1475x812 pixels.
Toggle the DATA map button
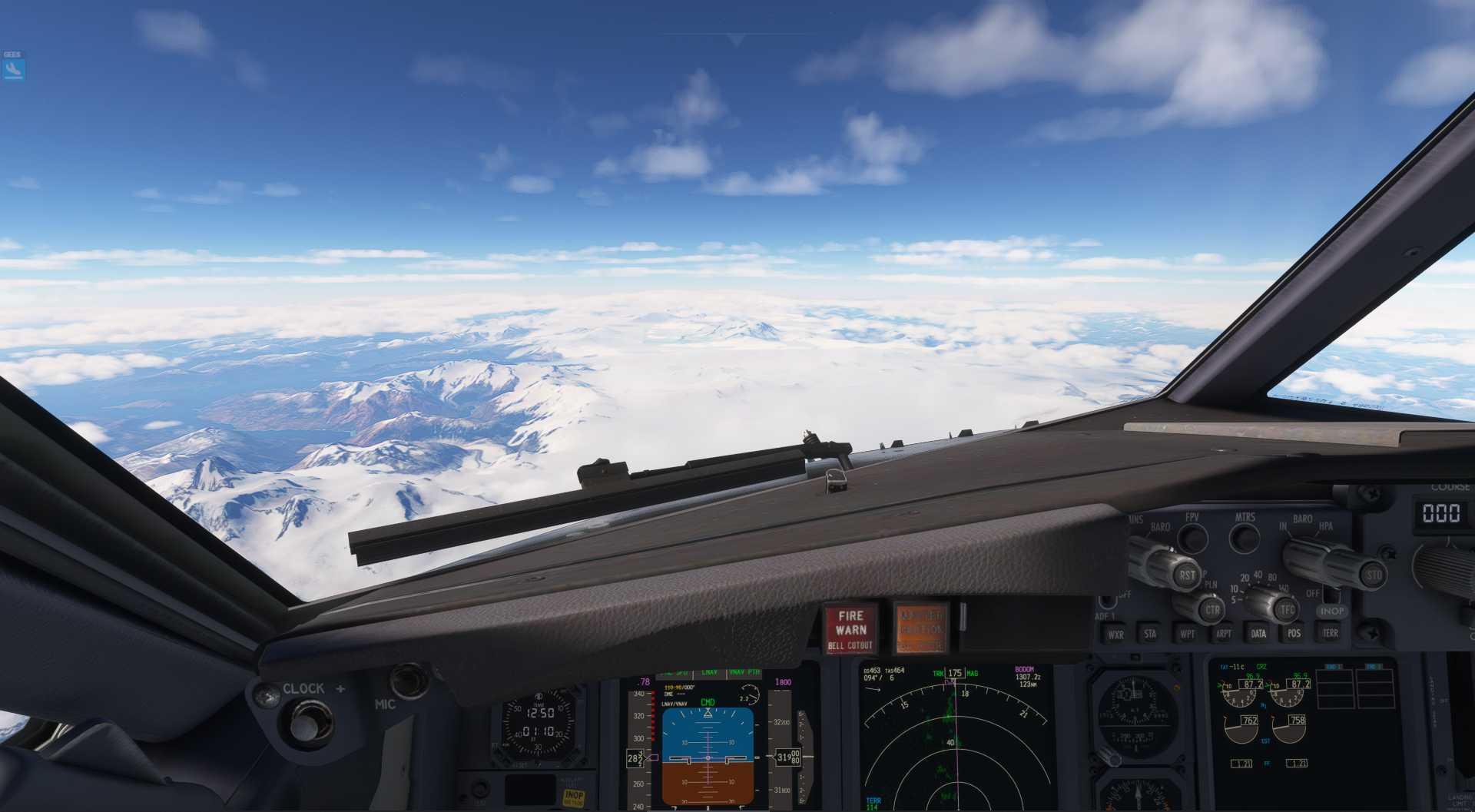coord(1258,634)
